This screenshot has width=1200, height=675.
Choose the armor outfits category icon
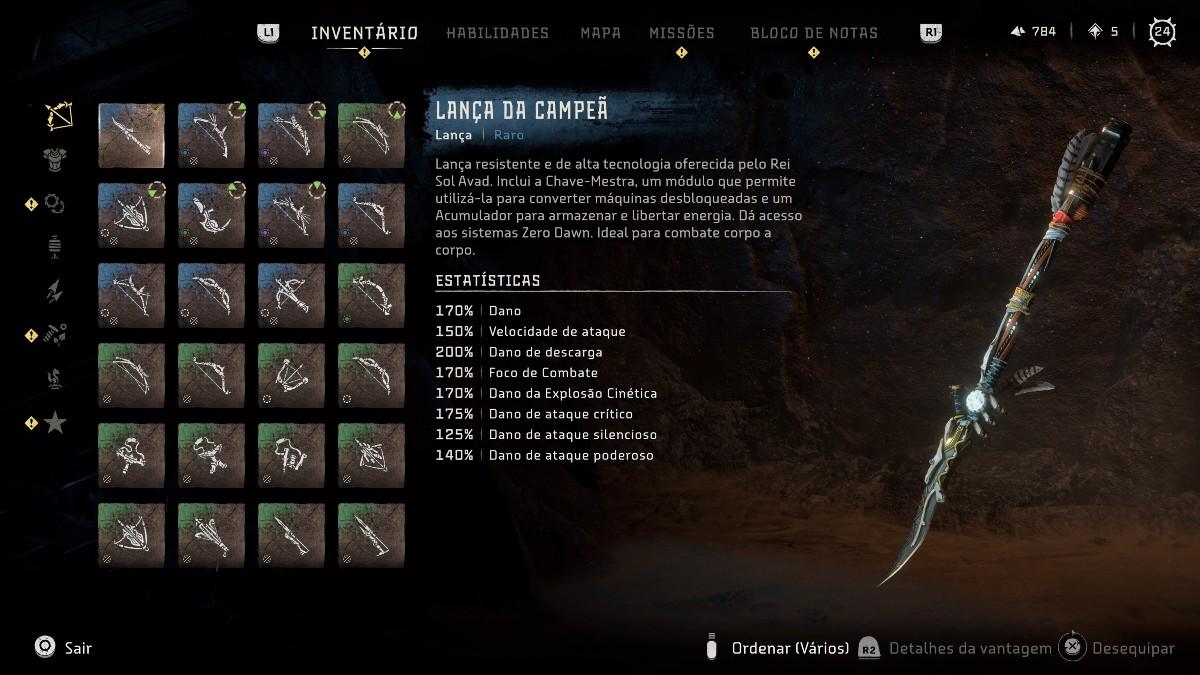55,159
